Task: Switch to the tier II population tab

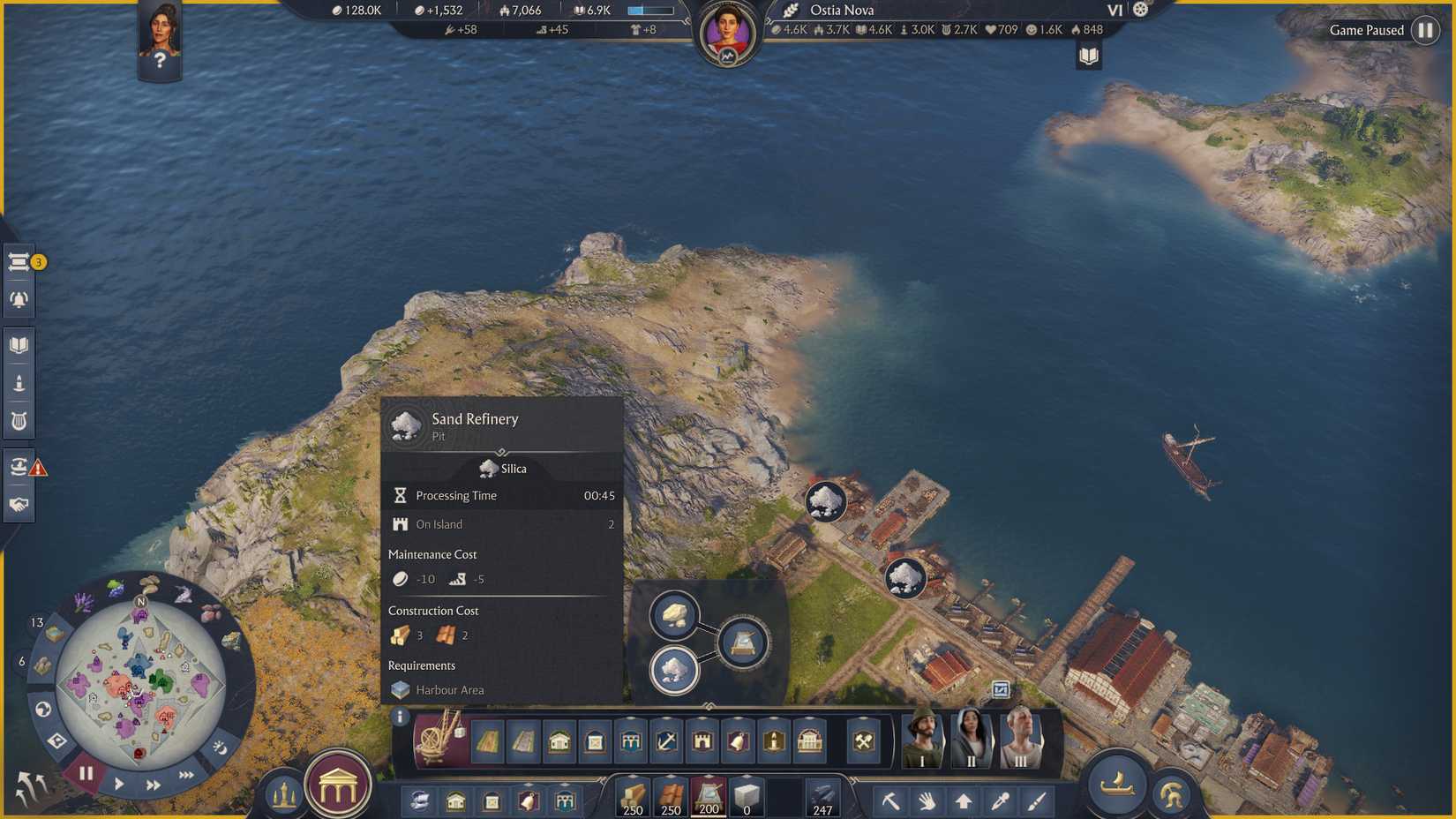Action: pyautogui.click(x=972, y=740)
